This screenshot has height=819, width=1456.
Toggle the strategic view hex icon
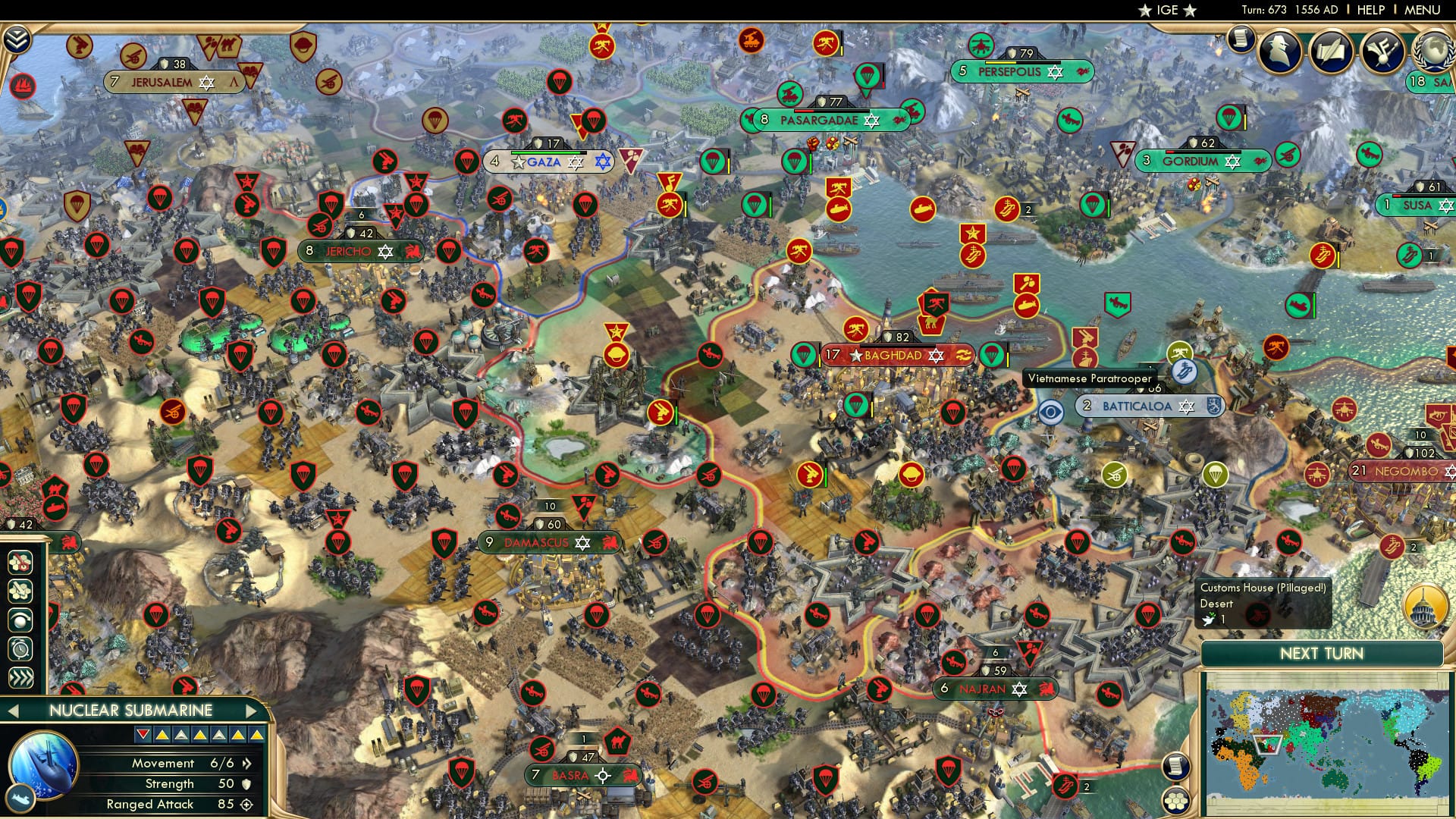coord(19,563)
